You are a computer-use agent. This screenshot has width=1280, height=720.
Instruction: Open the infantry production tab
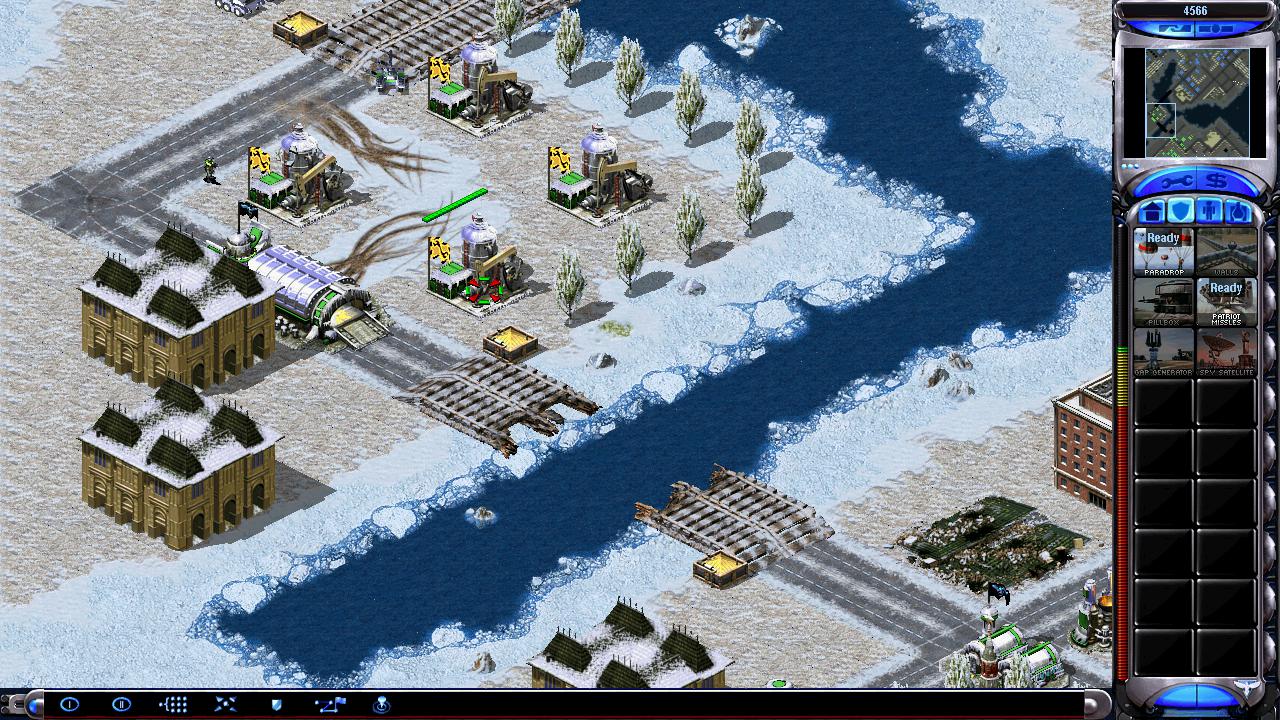1209,211
